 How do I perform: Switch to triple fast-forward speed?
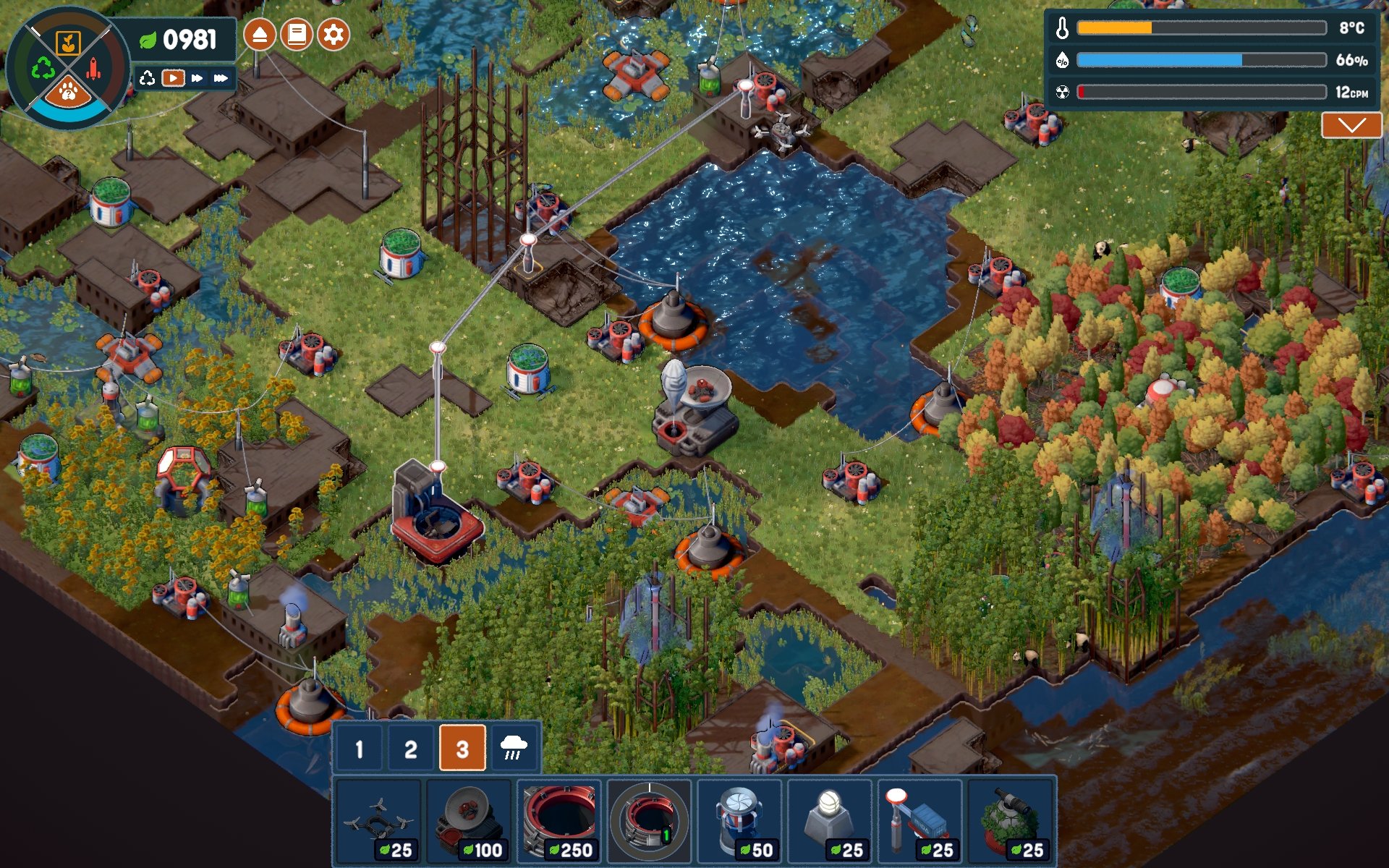[x=221, y=78]
